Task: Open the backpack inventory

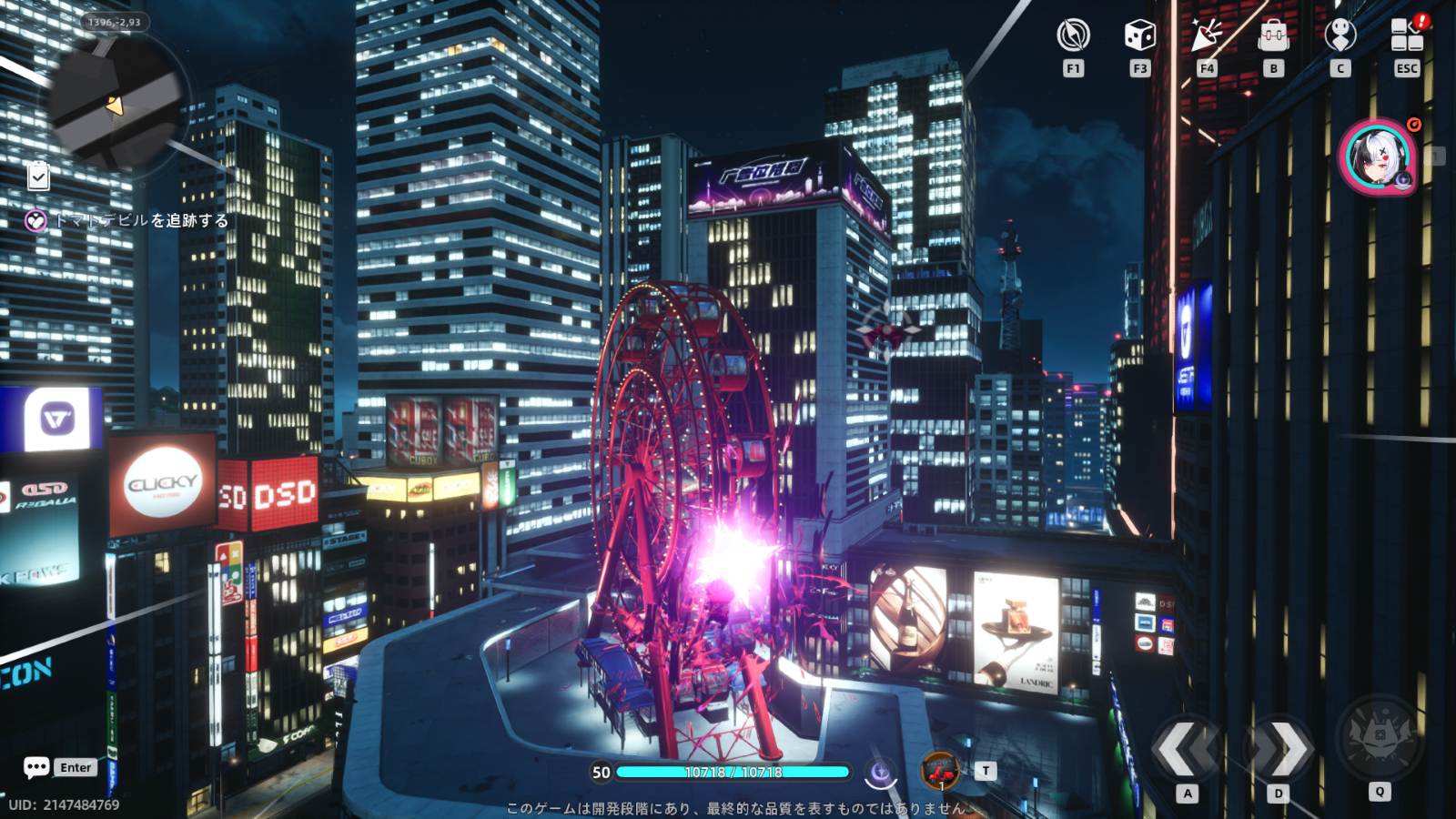Action: (x=1273, y=36)
